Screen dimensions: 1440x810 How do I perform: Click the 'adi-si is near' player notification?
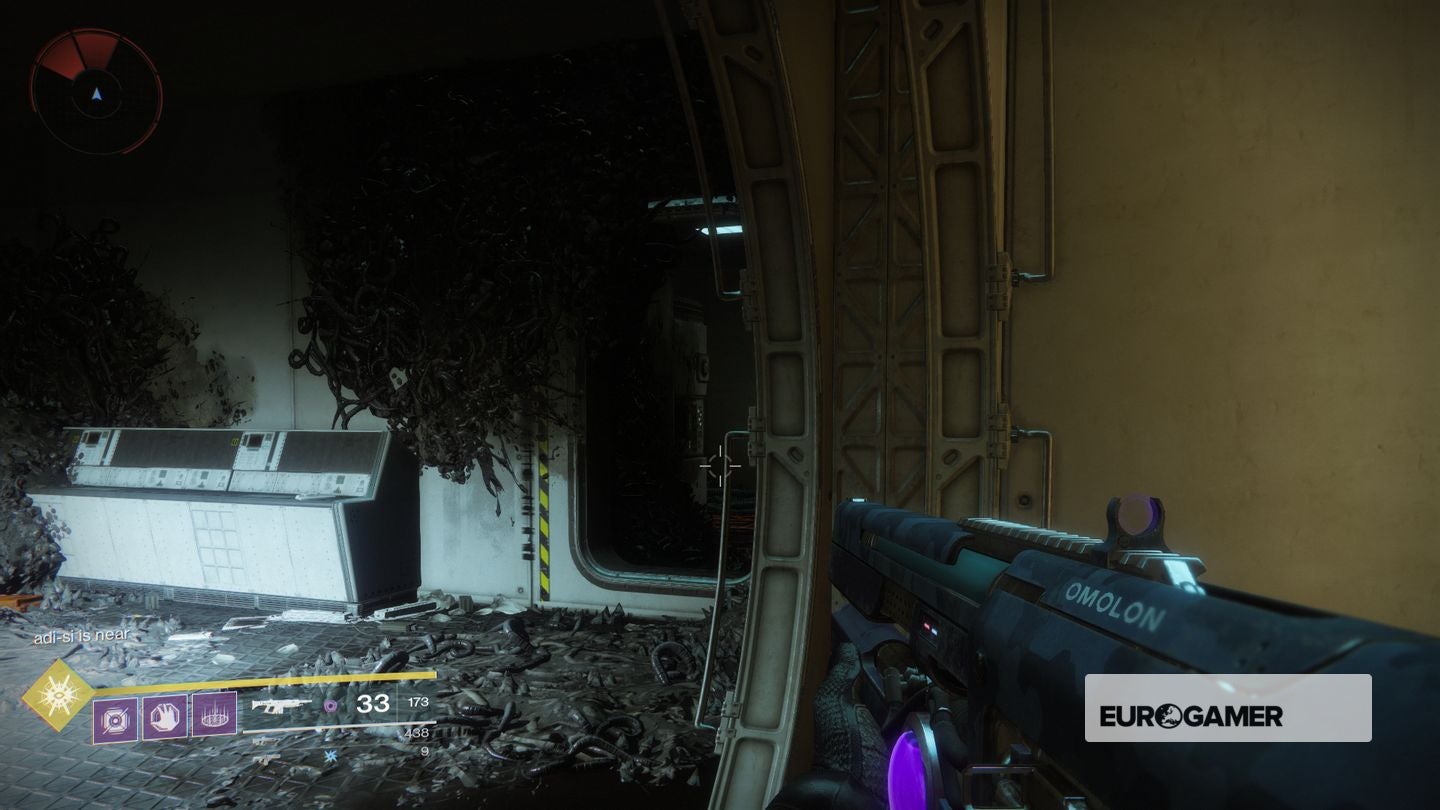[x=80, y=636]
